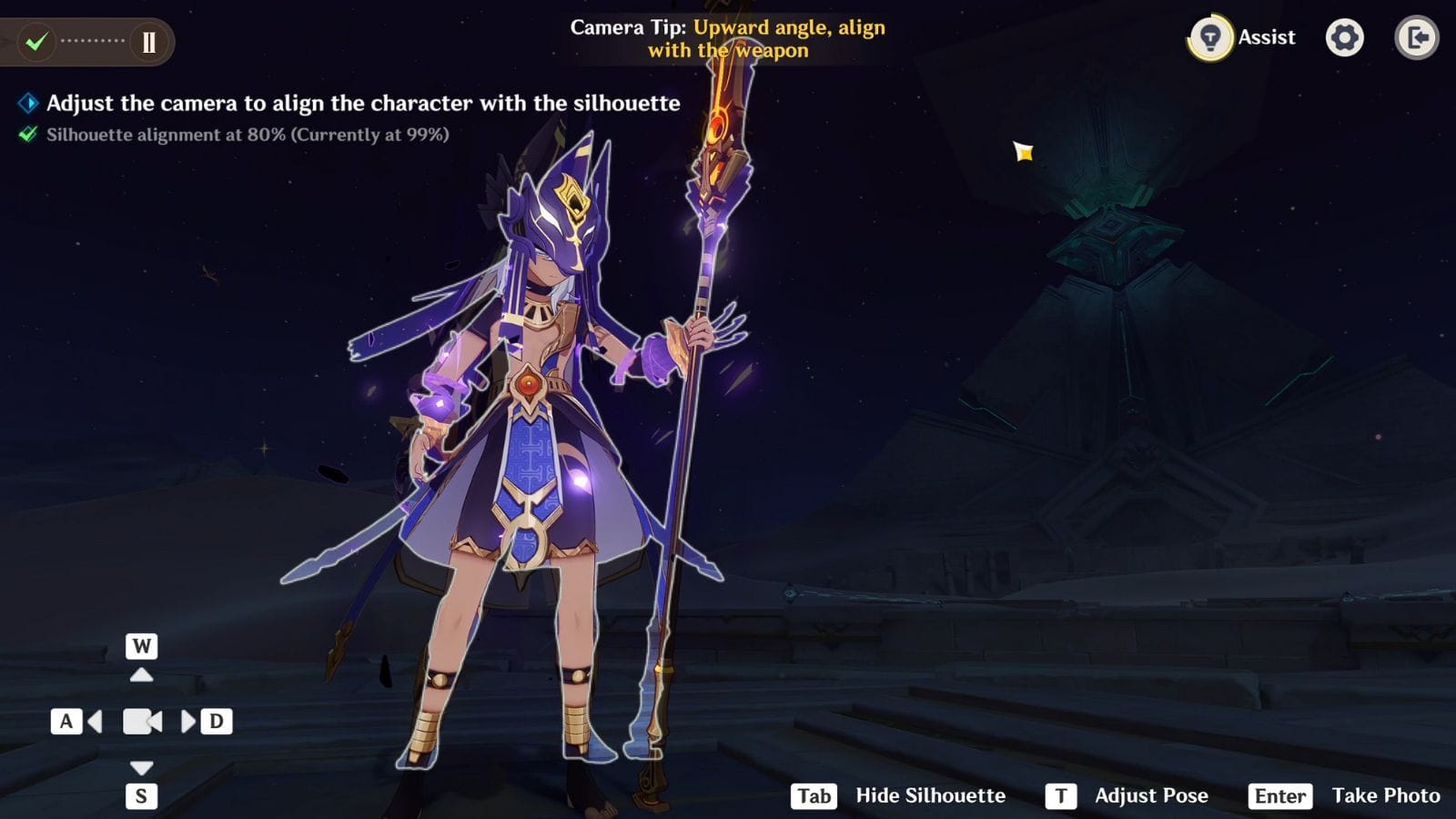Move camera down with the down arrow

pos(141,768)
